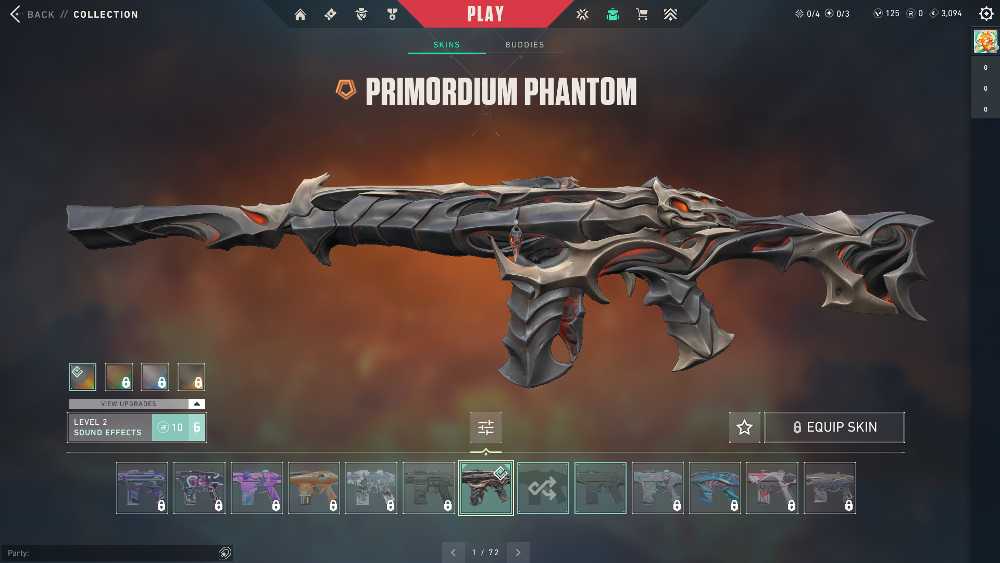Go to the previous skin page
The width and height of the screenshot is (1000, 563).
tap(453, 552)
